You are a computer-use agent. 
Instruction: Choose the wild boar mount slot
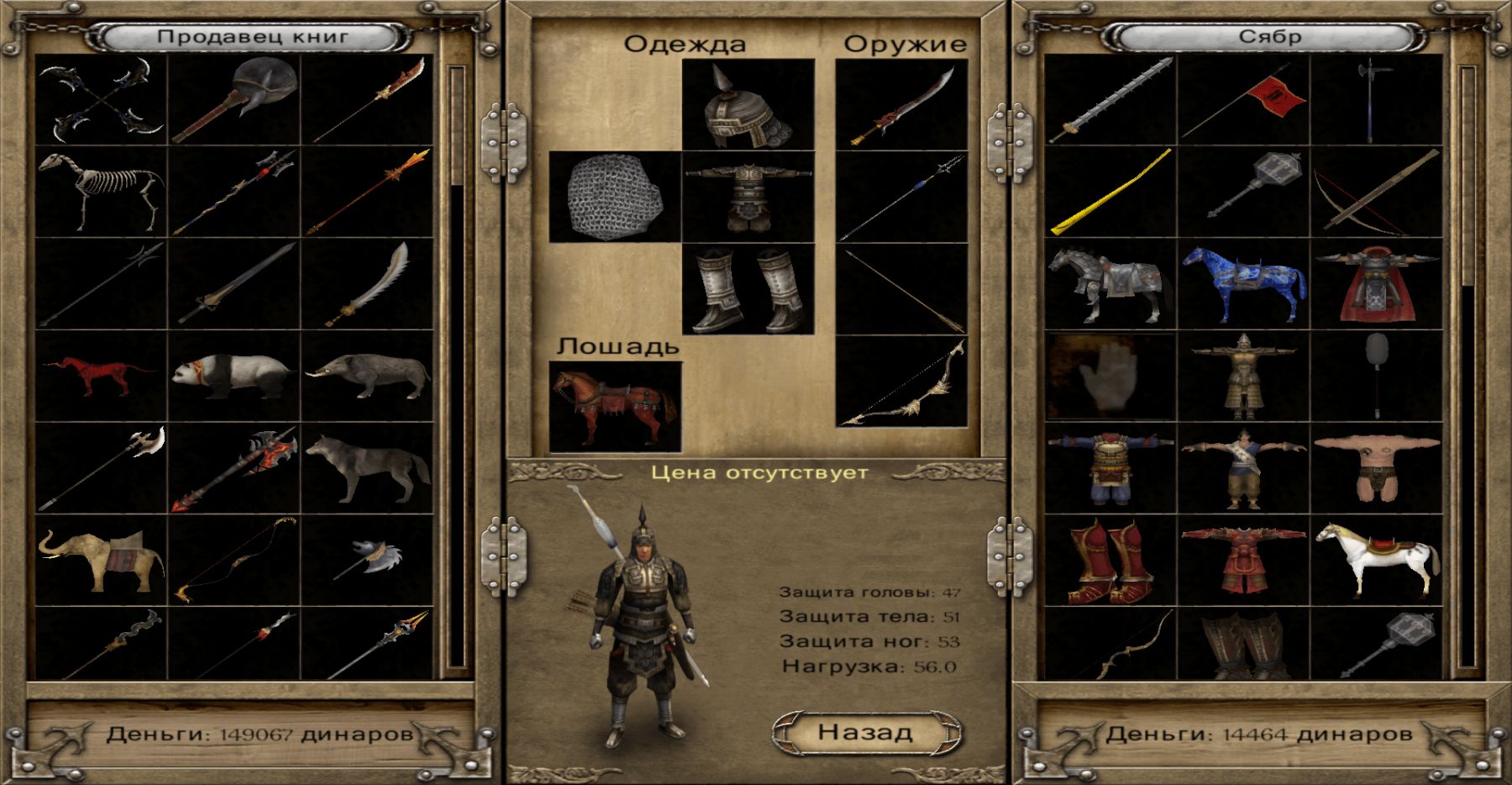tap(367, 377)
